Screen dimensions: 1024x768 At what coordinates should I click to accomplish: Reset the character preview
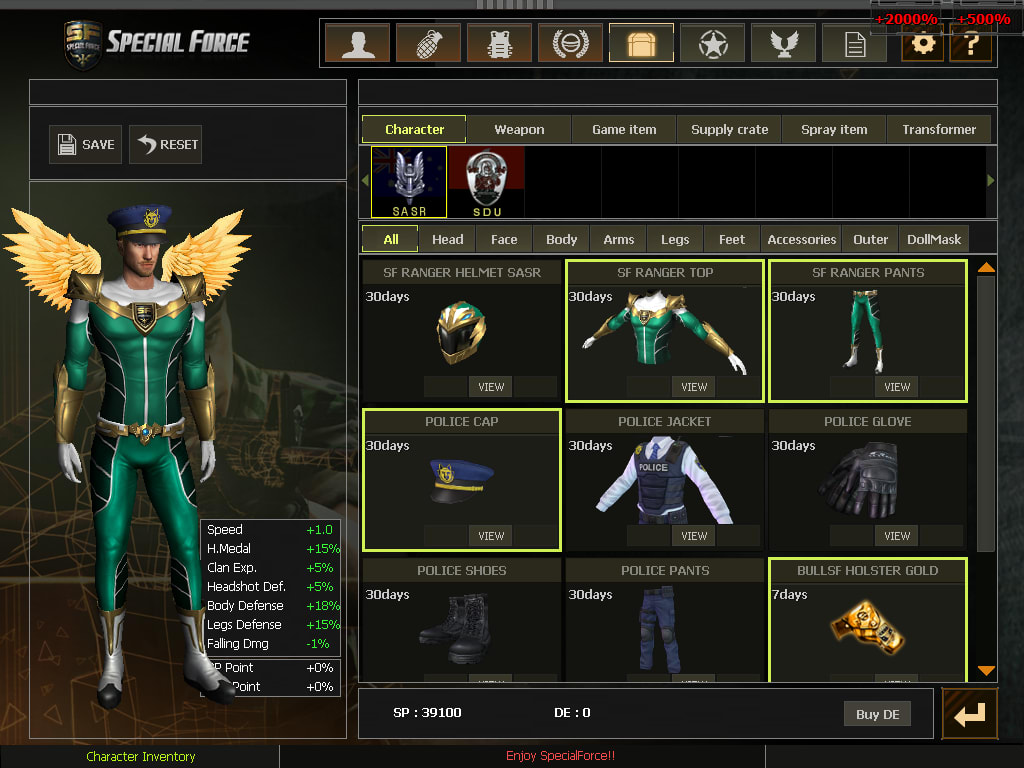(168, 145)
